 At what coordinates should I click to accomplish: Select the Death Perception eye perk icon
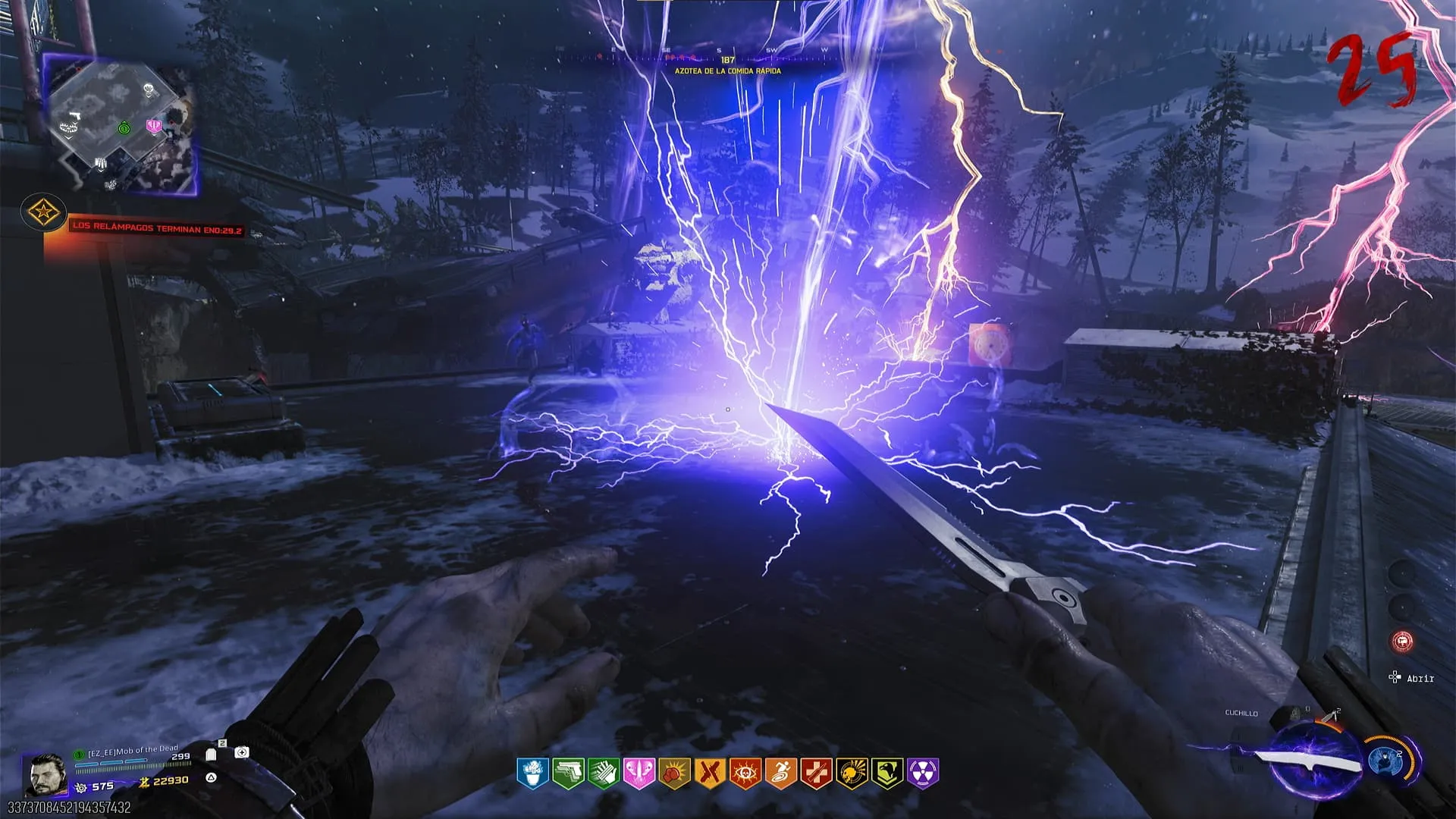coord(745,773)
